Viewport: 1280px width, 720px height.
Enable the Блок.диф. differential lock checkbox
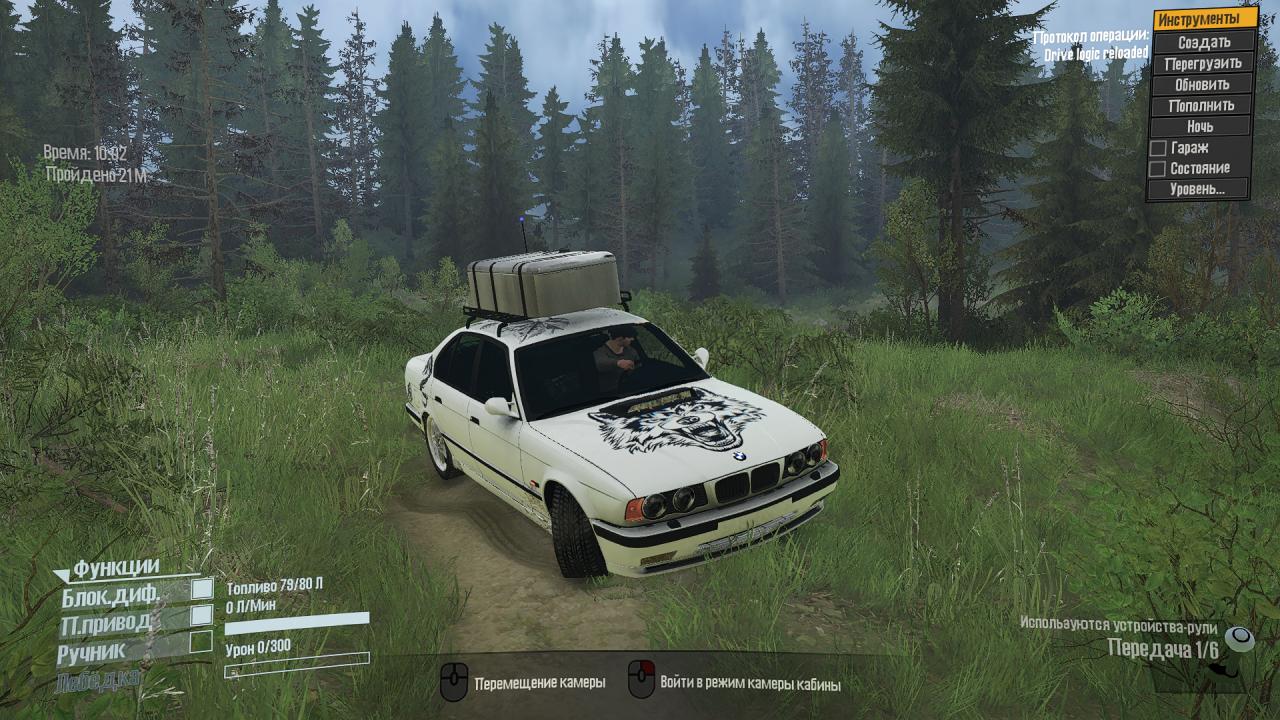(202, 589)
